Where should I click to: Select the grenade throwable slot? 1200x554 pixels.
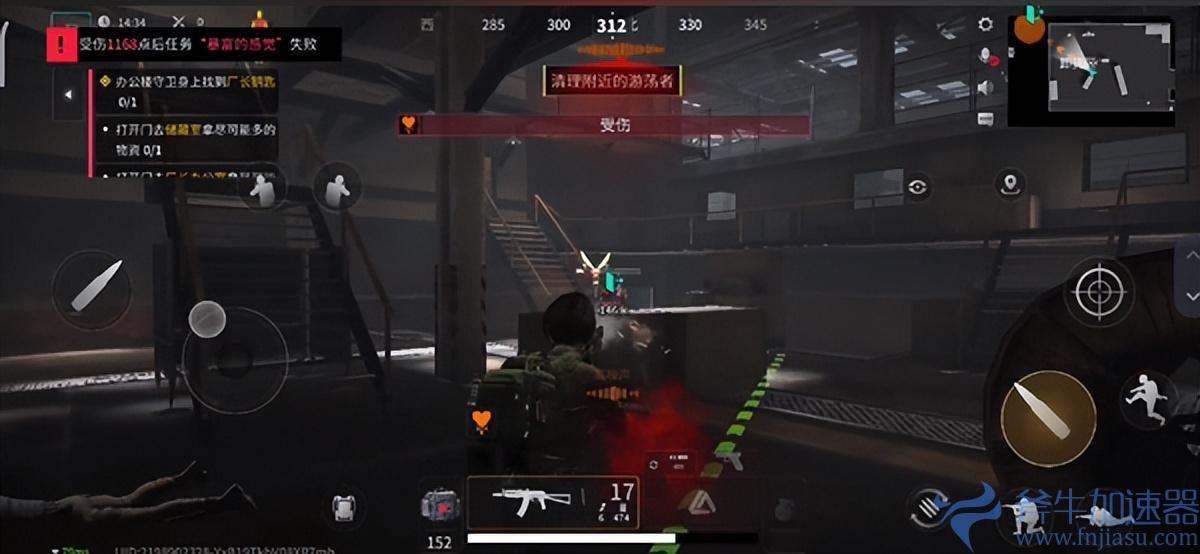click(786, 508)
